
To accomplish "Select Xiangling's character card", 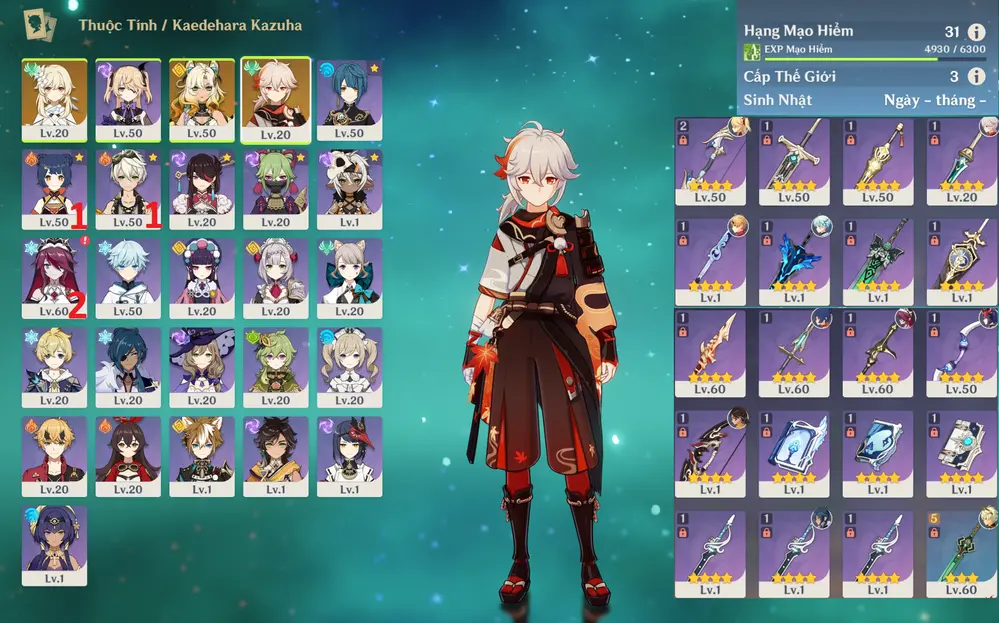I will click(54, 189).
